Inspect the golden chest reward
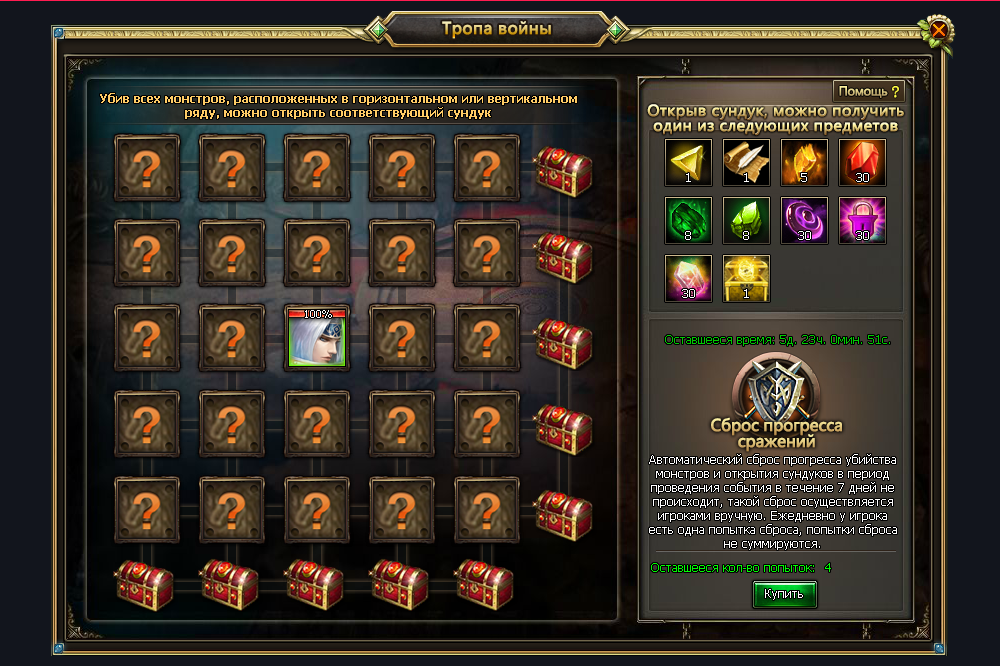The image size is (1000, 666). point(747,279)
